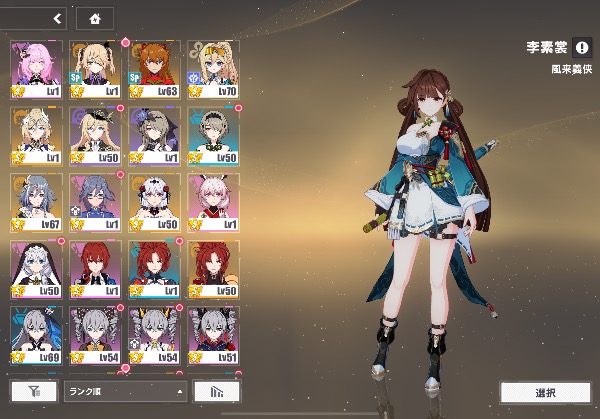Pick the blonde Lv70 character with visor

click(x=213, y=67)
